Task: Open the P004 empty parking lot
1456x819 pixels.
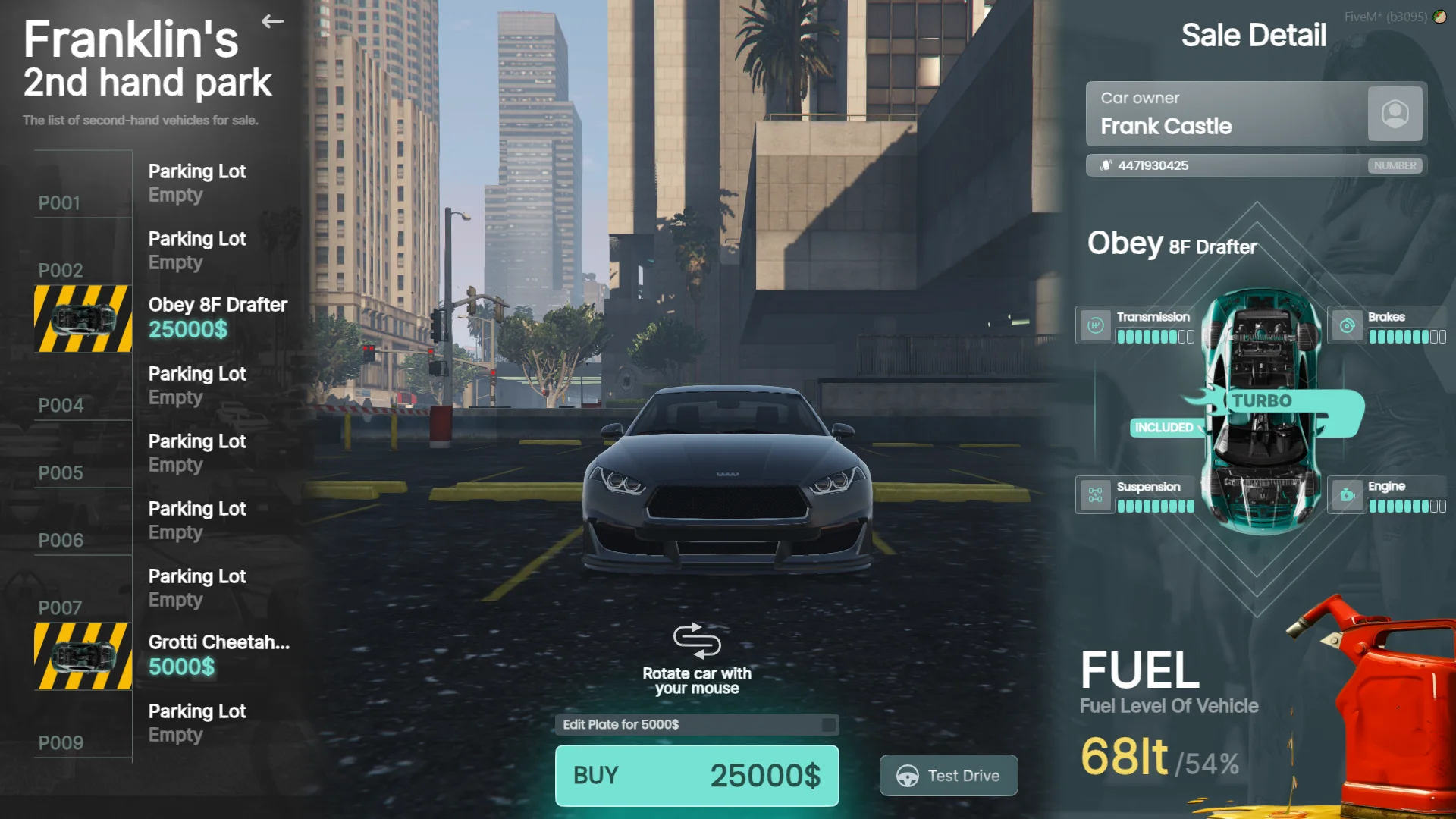Action: [163, 386]
